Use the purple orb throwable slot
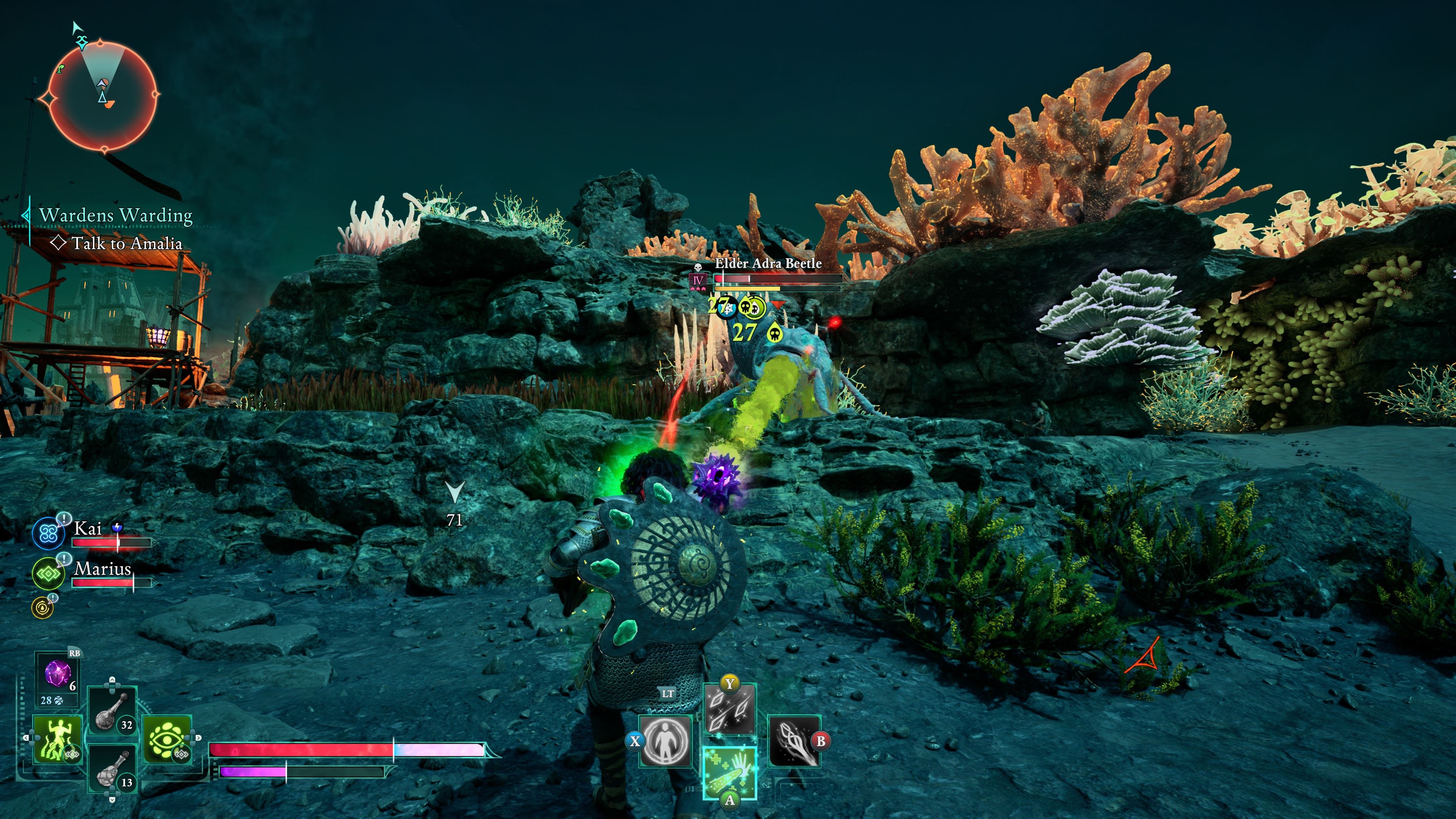 coord(58,674)
